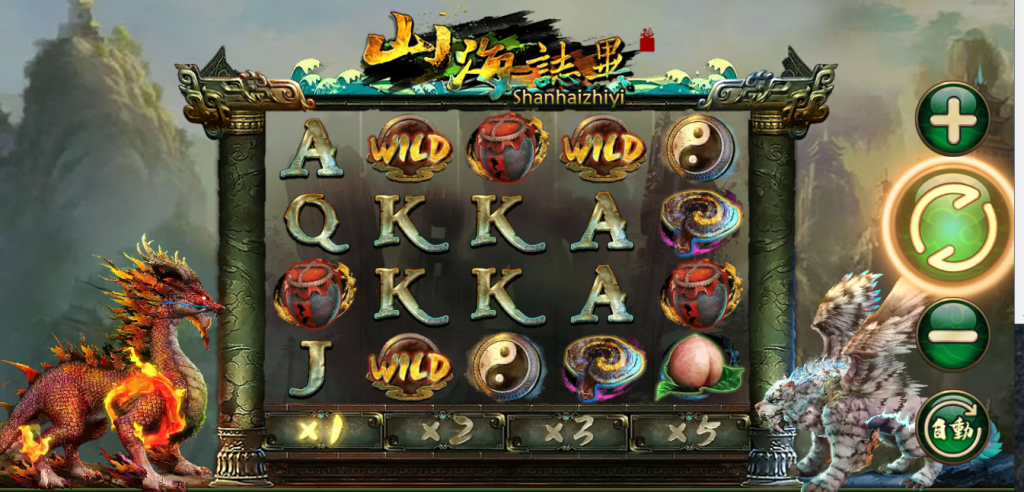Decrease the bet with the minus button
The height and width of the screenshot is (492, 1024).
[951, 334]
